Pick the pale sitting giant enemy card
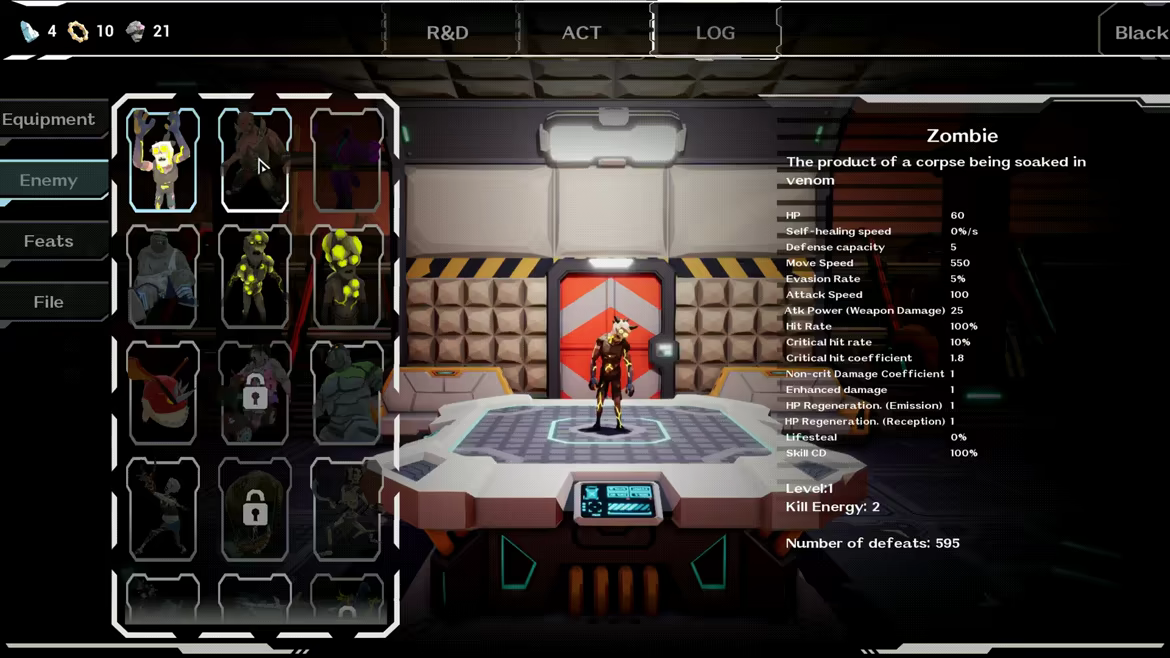 pyautogui.click(x=163, y=276)
